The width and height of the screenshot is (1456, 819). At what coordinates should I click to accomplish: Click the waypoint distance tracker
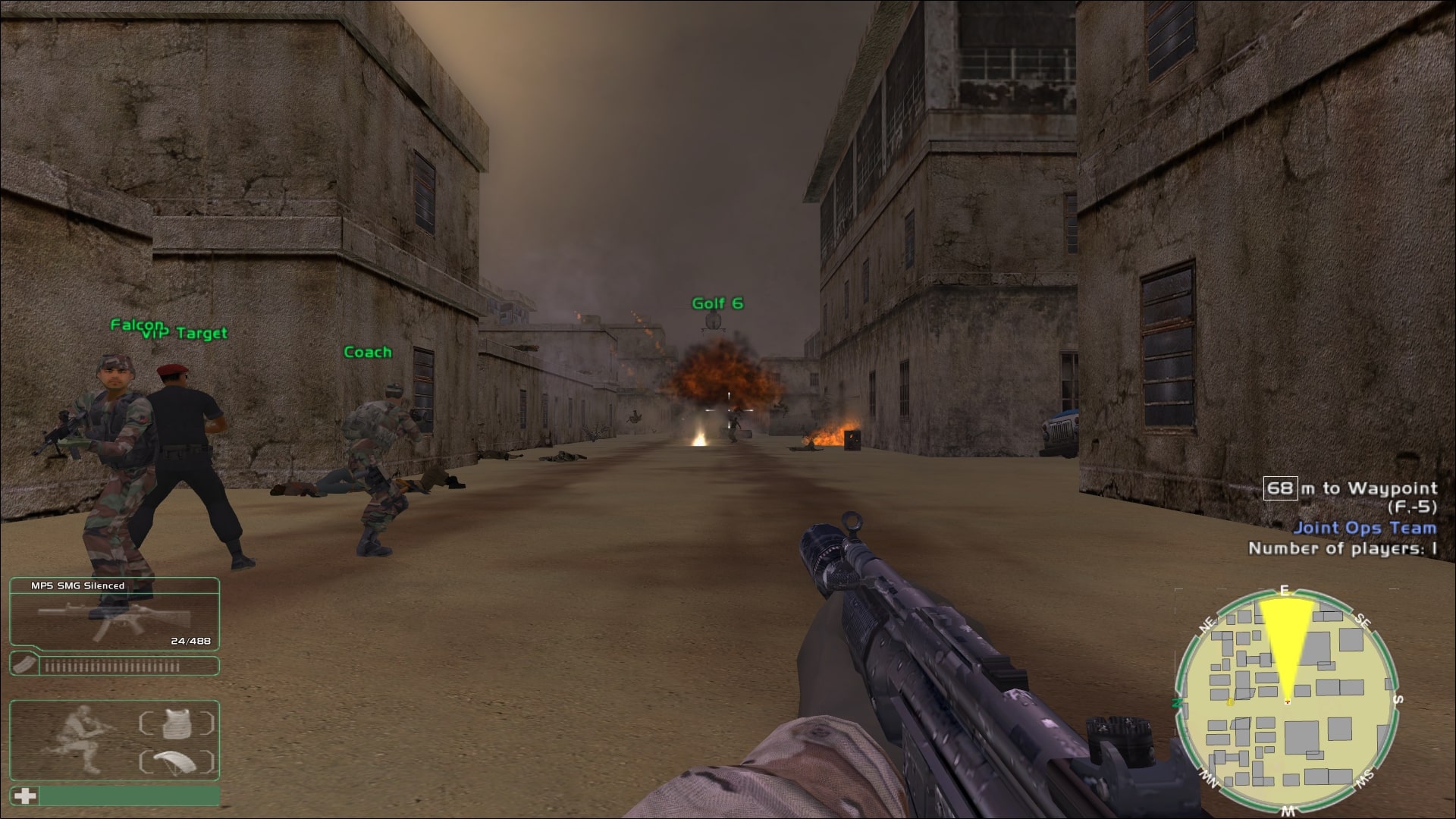[1350, 488]
